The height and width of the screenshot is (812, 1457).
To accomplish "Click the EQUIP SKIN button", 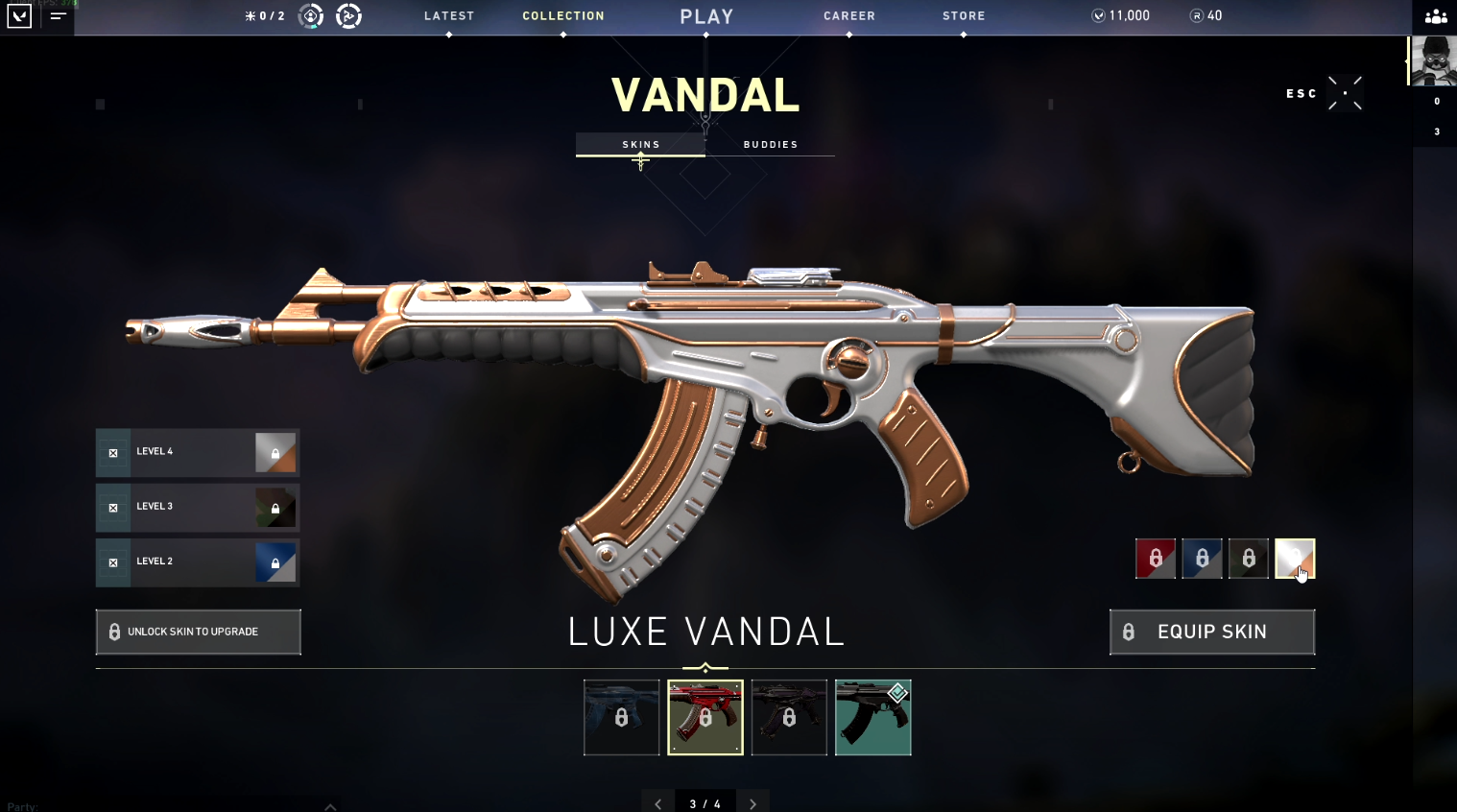I will tap(1211, 632).
